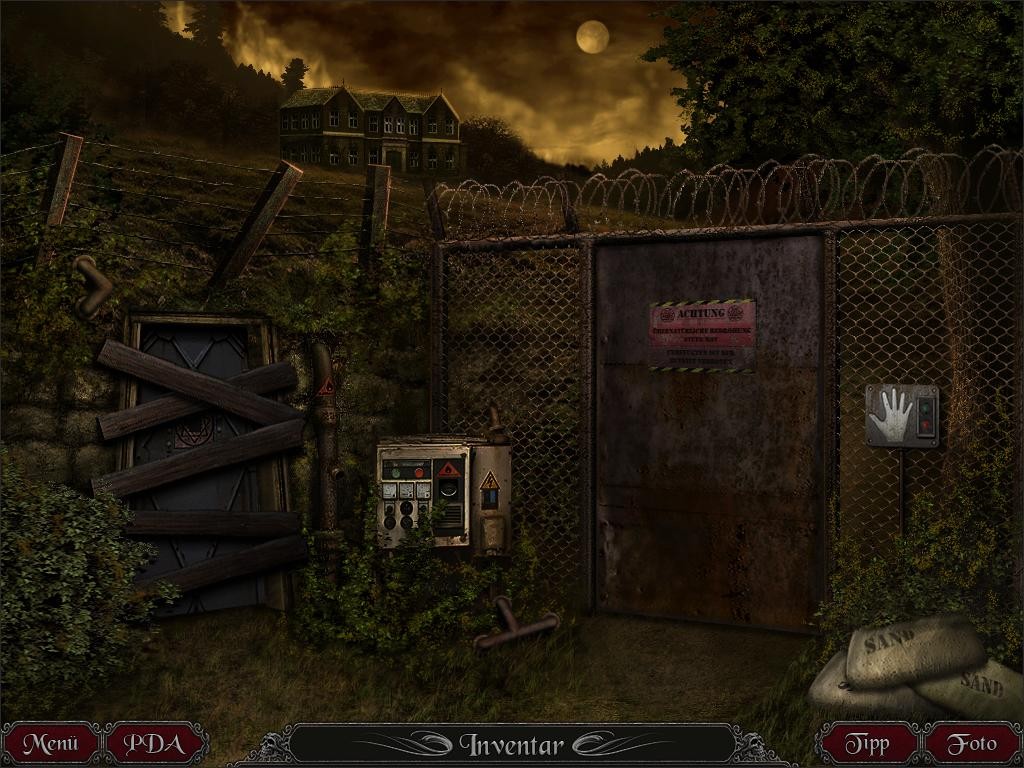Open the PDA
Screen dimensions: 1024x768
[158, 744]
